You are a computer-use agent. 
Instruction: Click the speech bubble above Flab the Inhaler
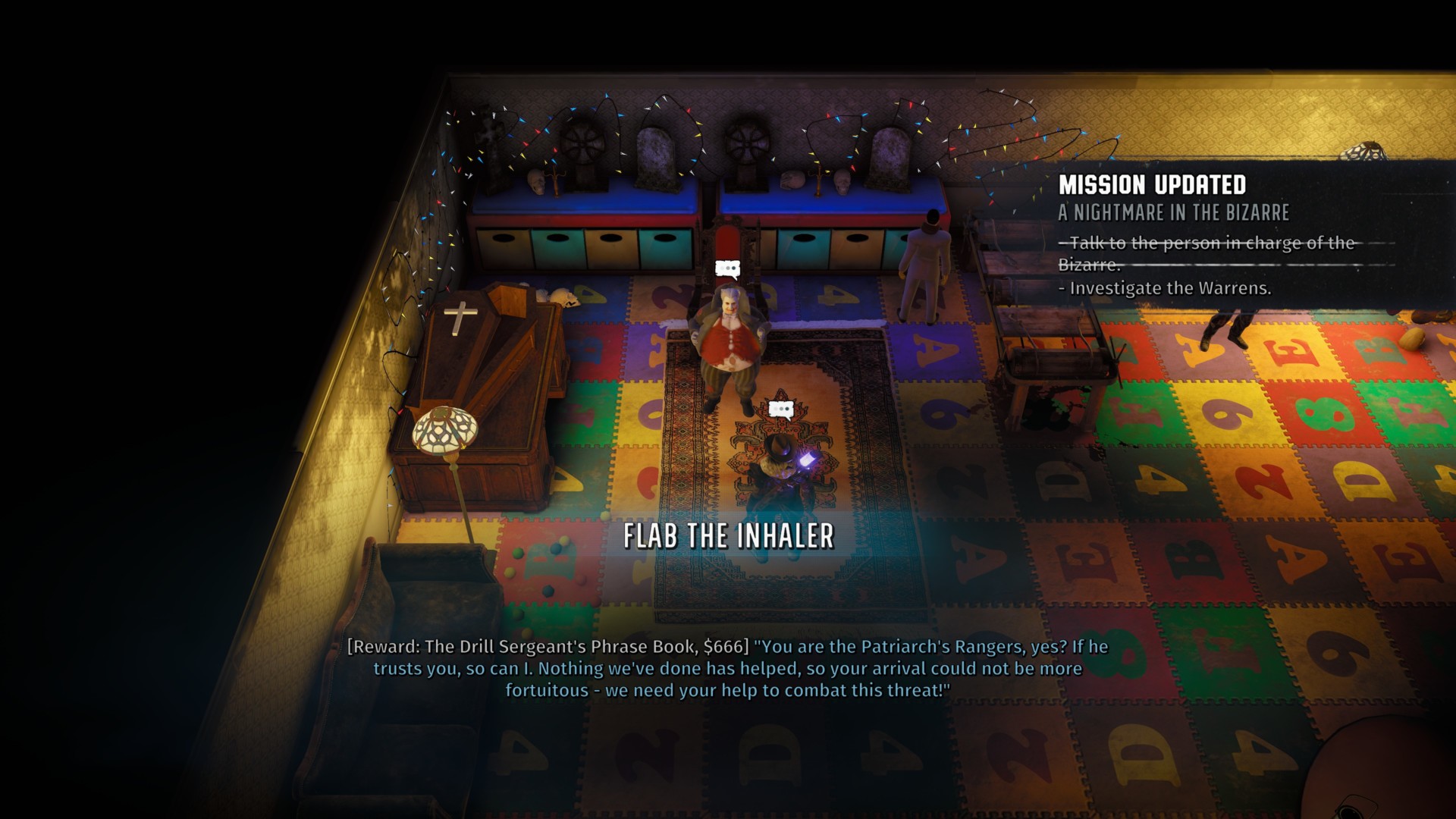pos(727,269)
